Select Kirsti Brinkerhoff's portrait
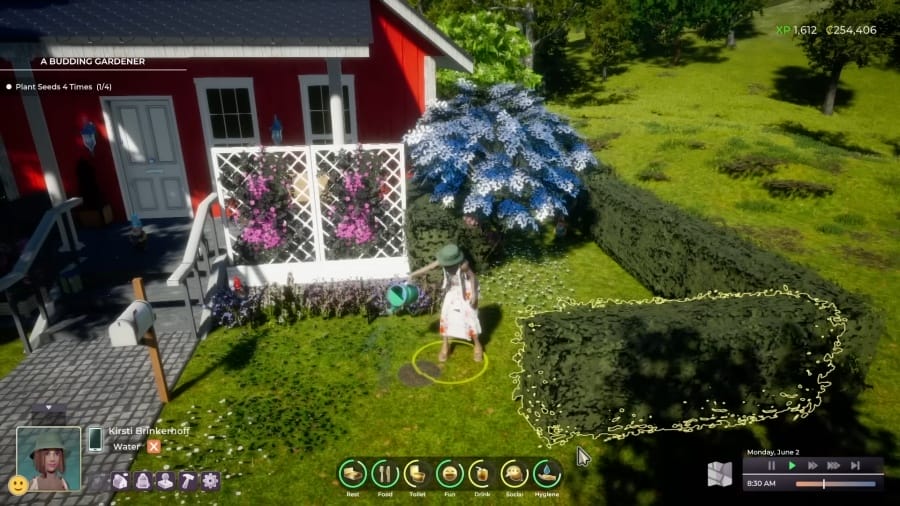Viewport: 900px width, 506px height. tap(48, 457)
